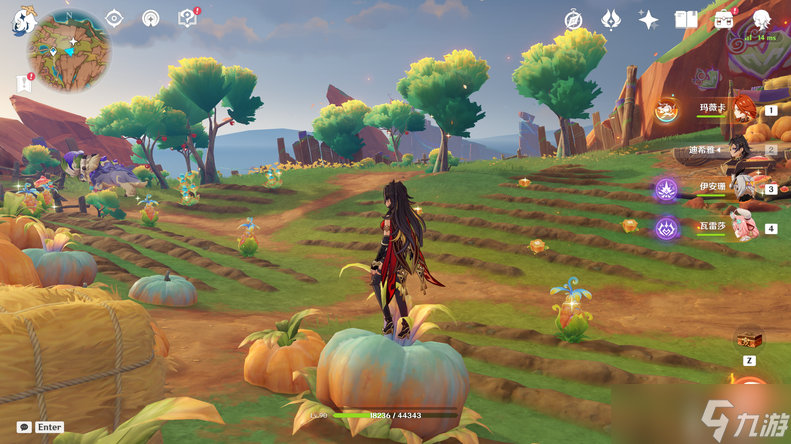The width and height of the screenshot is (791, 444).
Task: Switch to party member 瓦雷莎
Action: coord(741,227)
